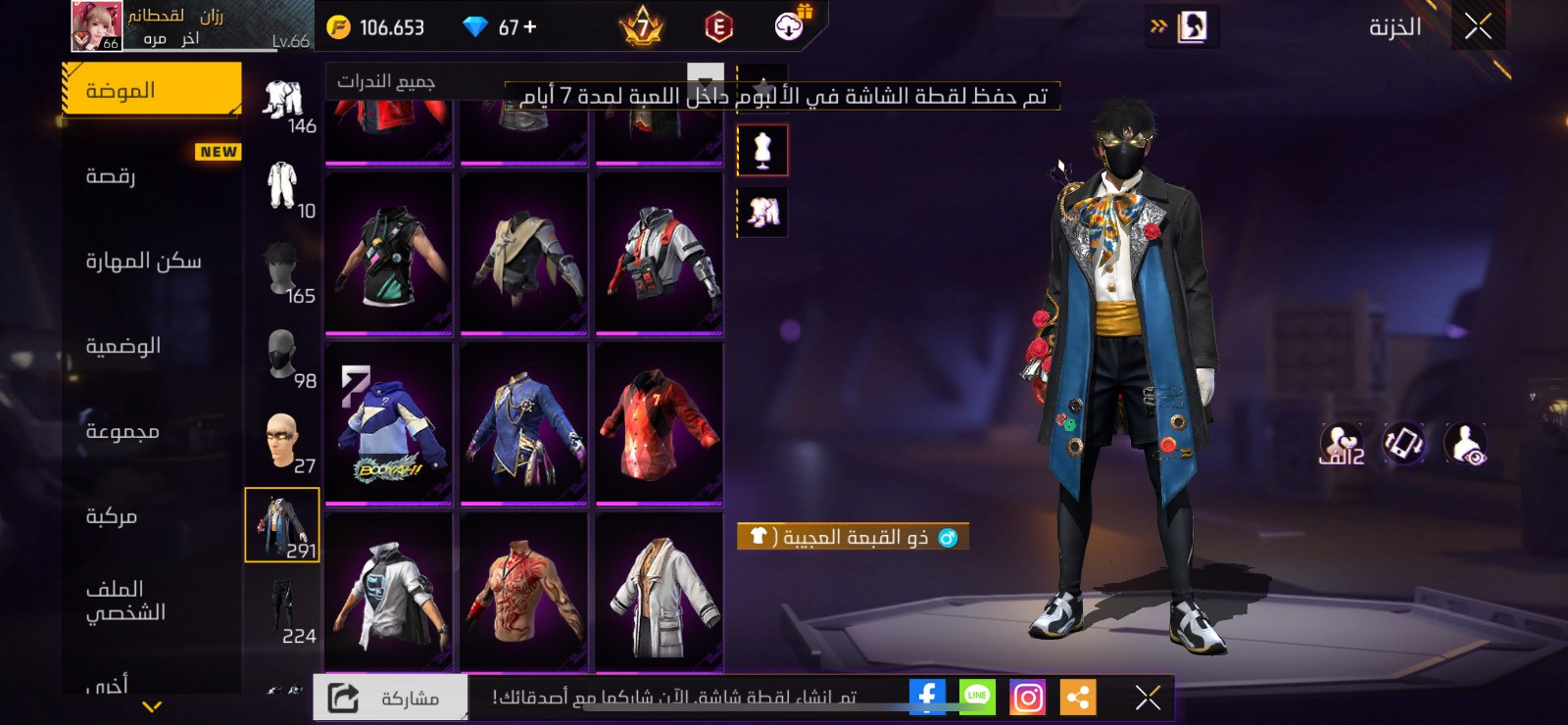Share screenshot via LINE icon
1568x725 pixels.
coord(977,697)
